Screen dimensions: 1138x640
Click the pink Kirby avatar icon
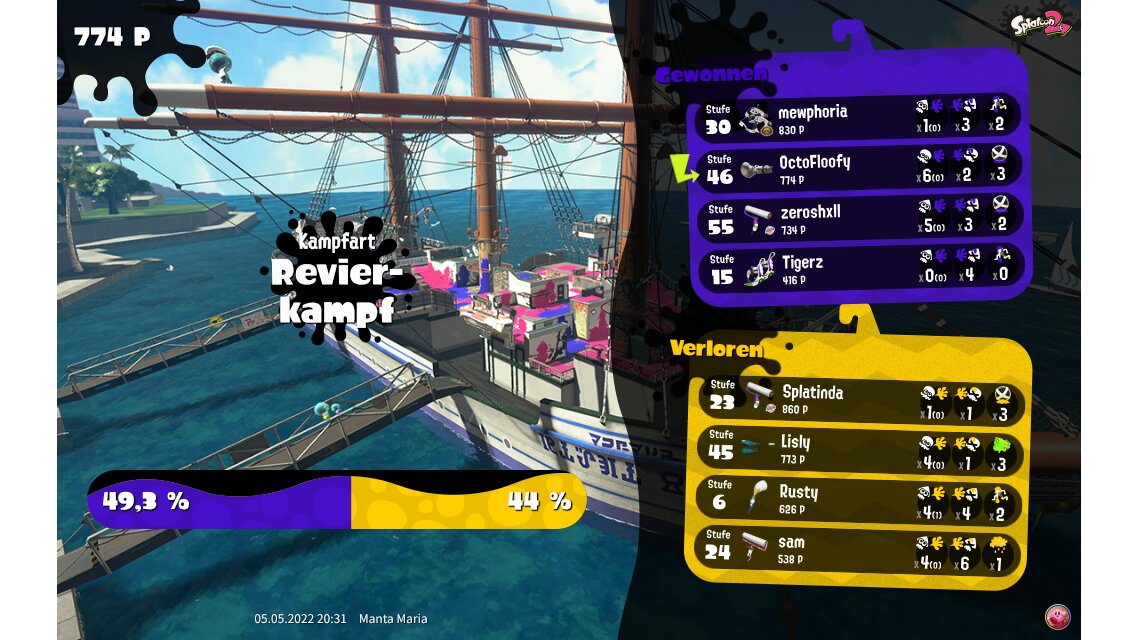(1056, 616)
